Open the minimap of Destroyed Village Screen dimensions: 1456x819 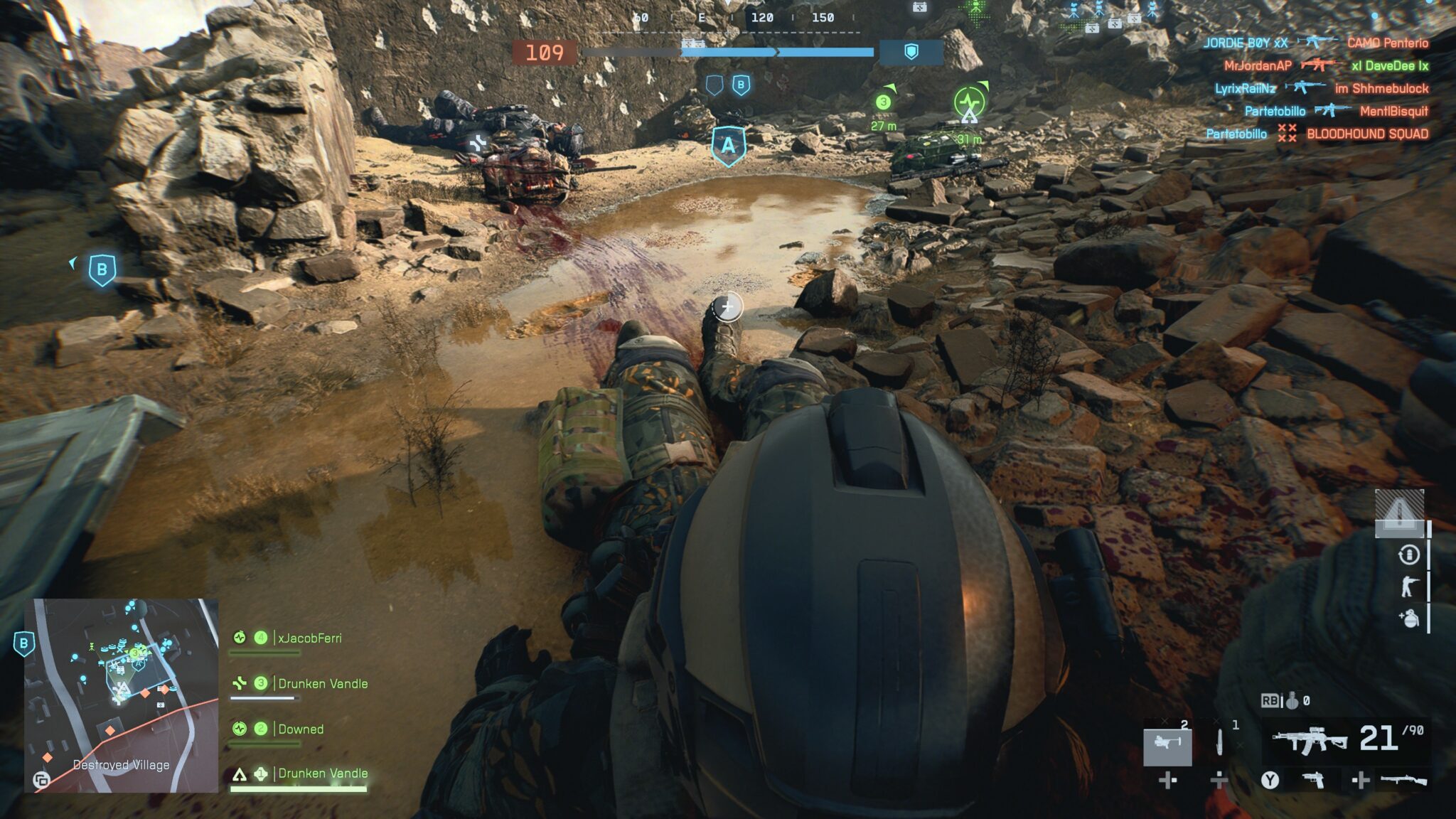tap(122, 695)
